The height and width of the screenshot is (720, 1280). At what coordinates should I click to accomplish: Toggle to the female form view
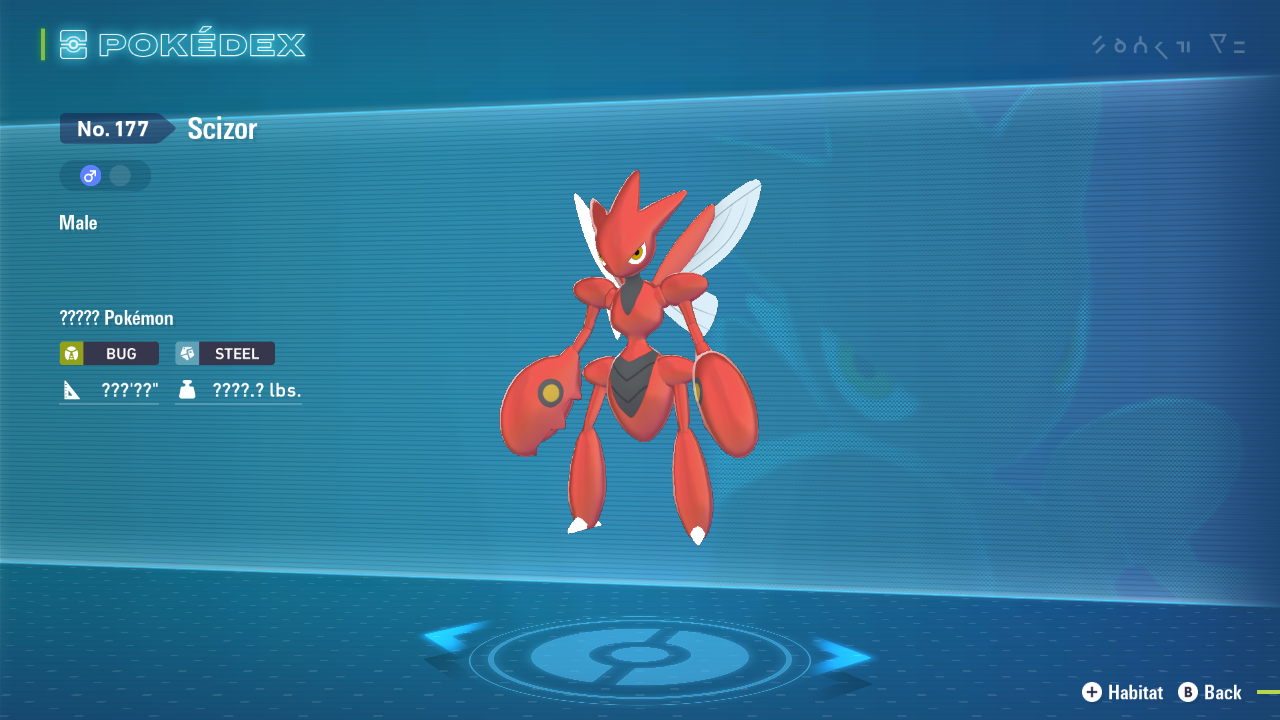(x=122, y=175)
